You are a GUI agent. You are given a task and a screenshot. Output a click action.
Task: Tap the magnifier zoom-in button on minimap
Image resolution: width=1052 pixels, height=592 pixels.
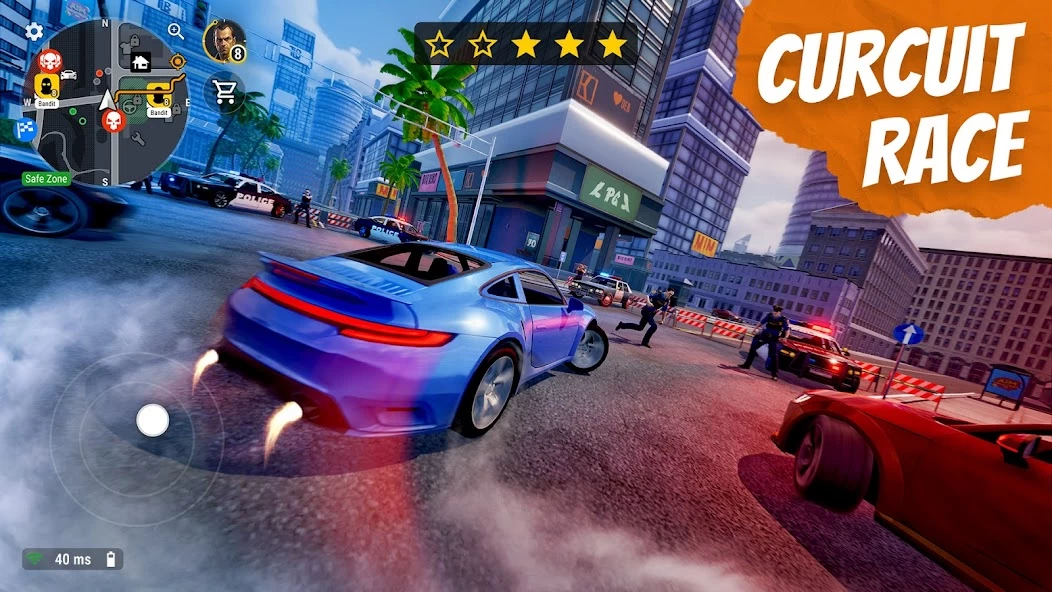click(x=176, y=31)
